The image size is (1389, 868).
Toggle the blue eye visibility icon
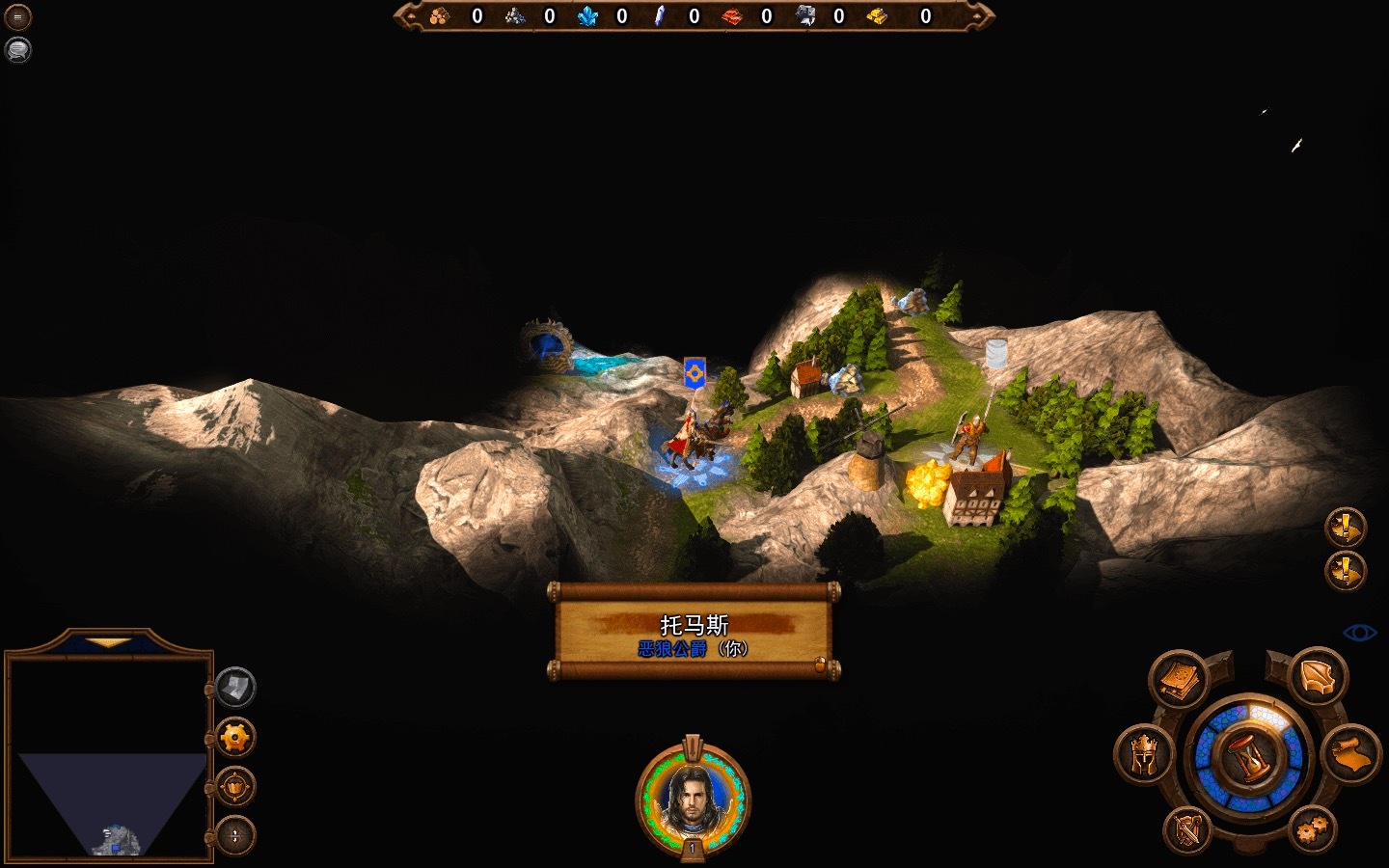pos(1360,633)
